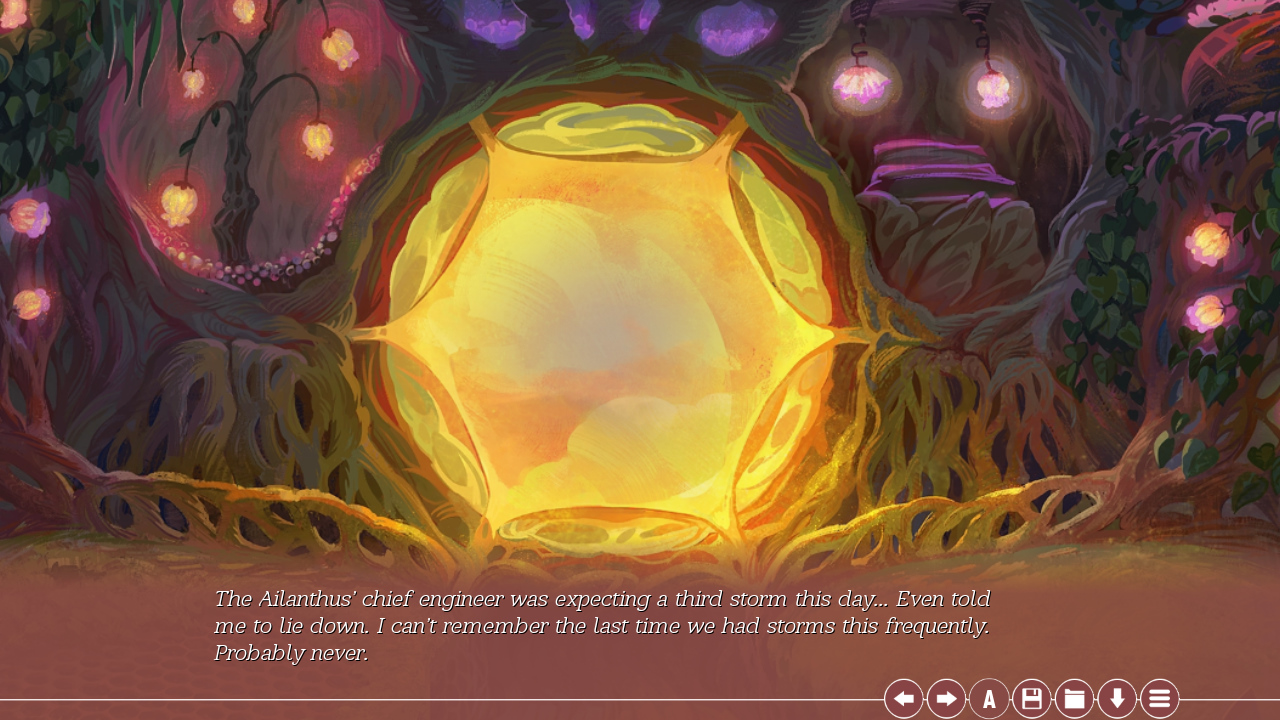Viewport: 1280px width, 720px height.
Task: Click the folder load icon
Action: click(x=1073, y=697)
